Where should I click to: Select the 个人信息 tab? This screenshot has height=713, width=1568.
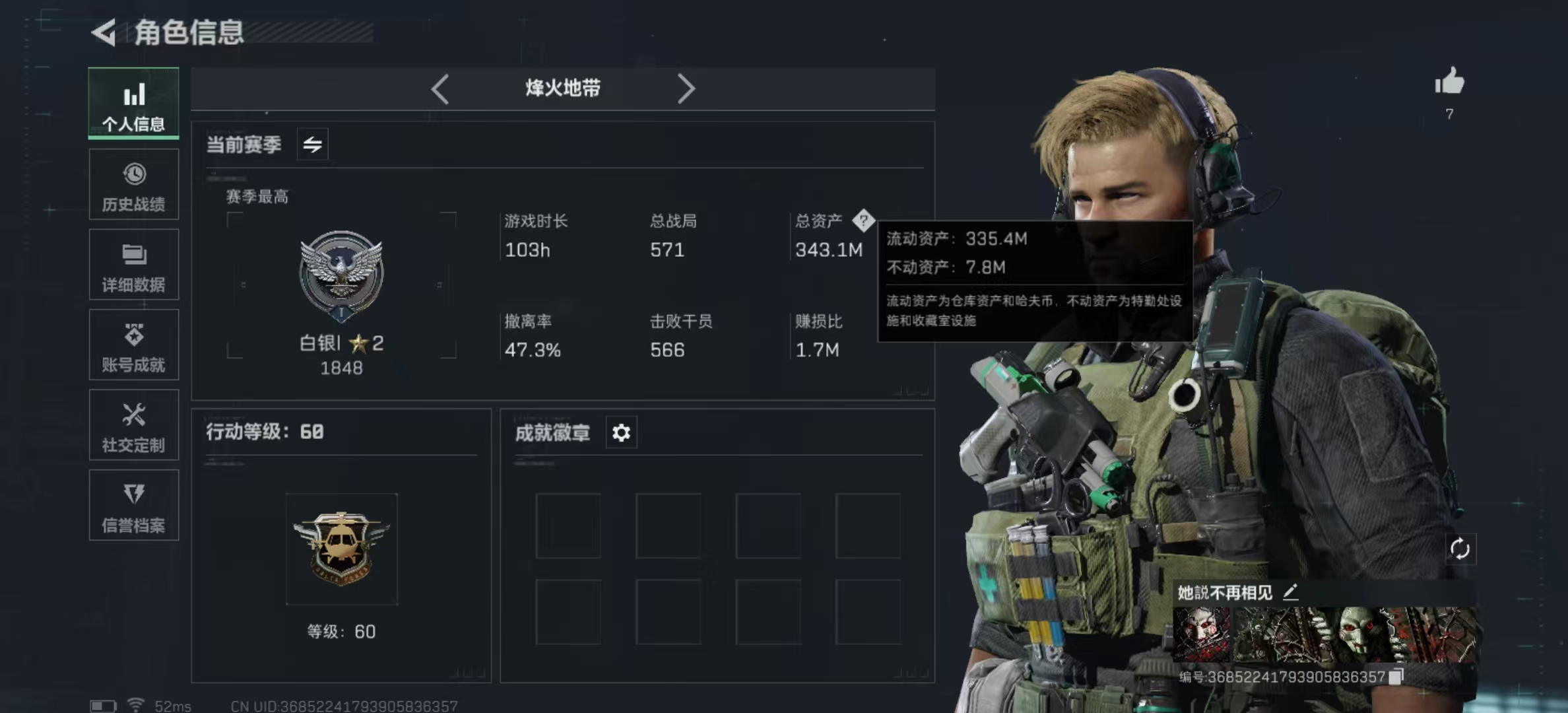134,104
